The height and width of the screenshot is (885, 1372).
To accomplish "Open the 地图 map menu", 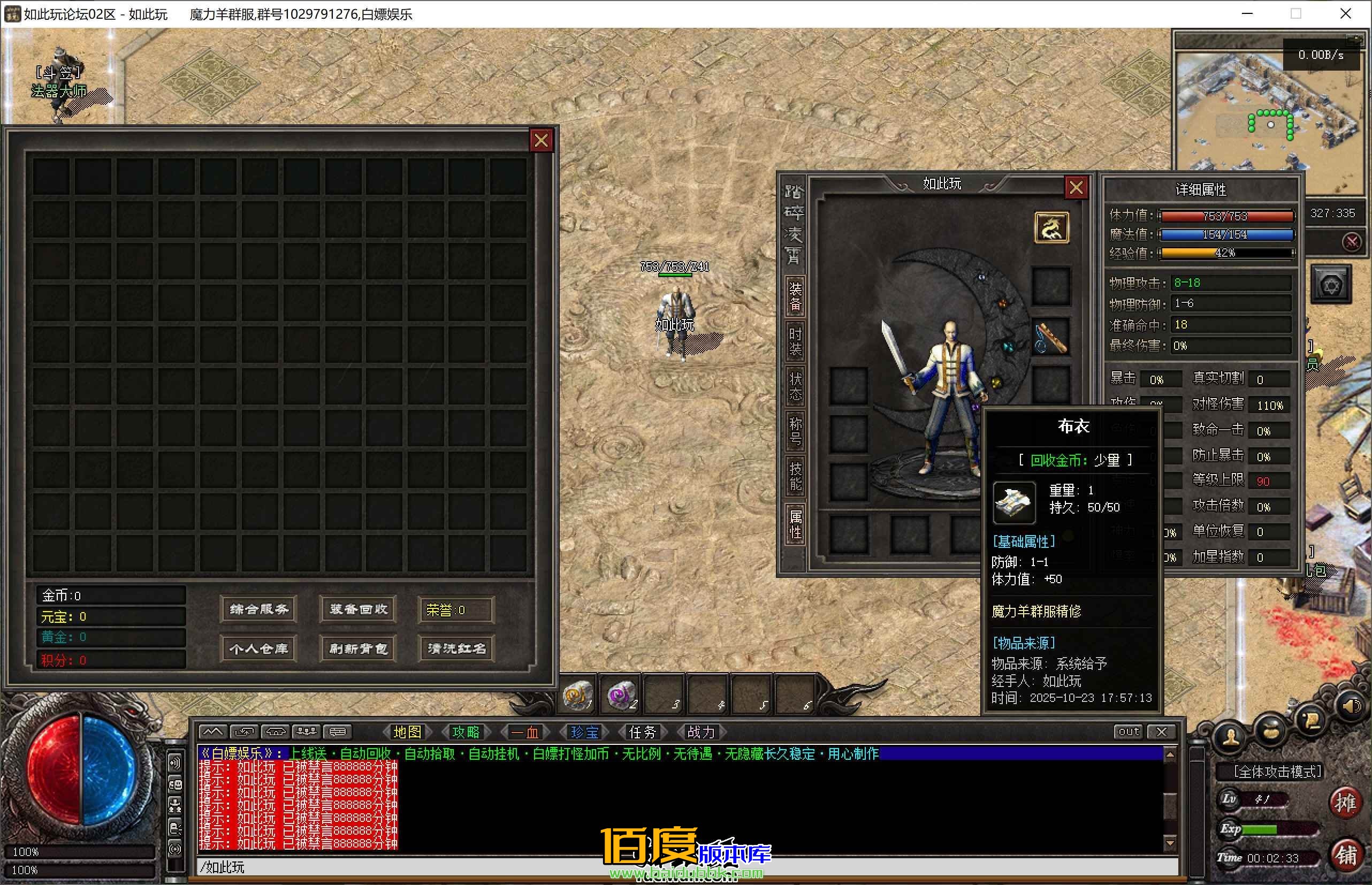I will (407, 732).
